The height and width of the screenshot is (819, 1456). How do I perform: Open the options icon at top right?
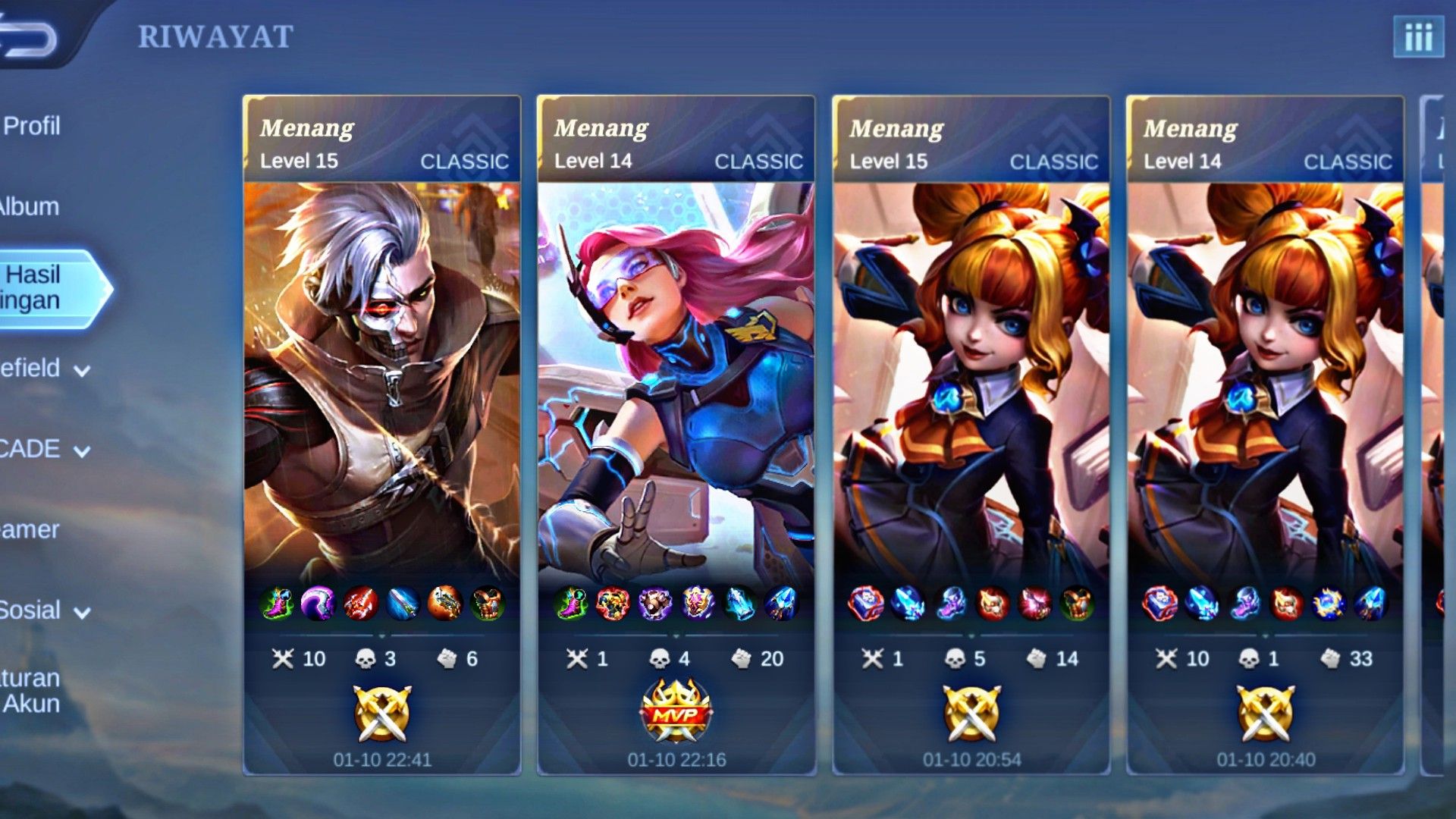[1420, 36]
